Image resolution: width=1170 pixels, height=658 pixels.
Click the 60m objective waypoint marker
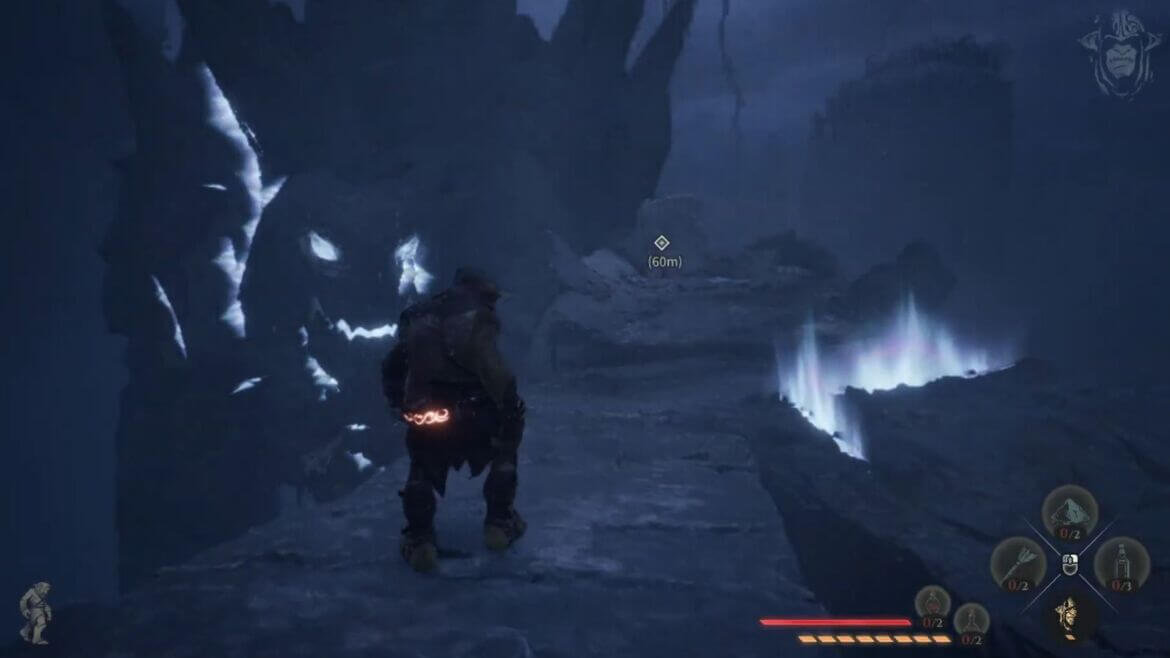point(661,243)
